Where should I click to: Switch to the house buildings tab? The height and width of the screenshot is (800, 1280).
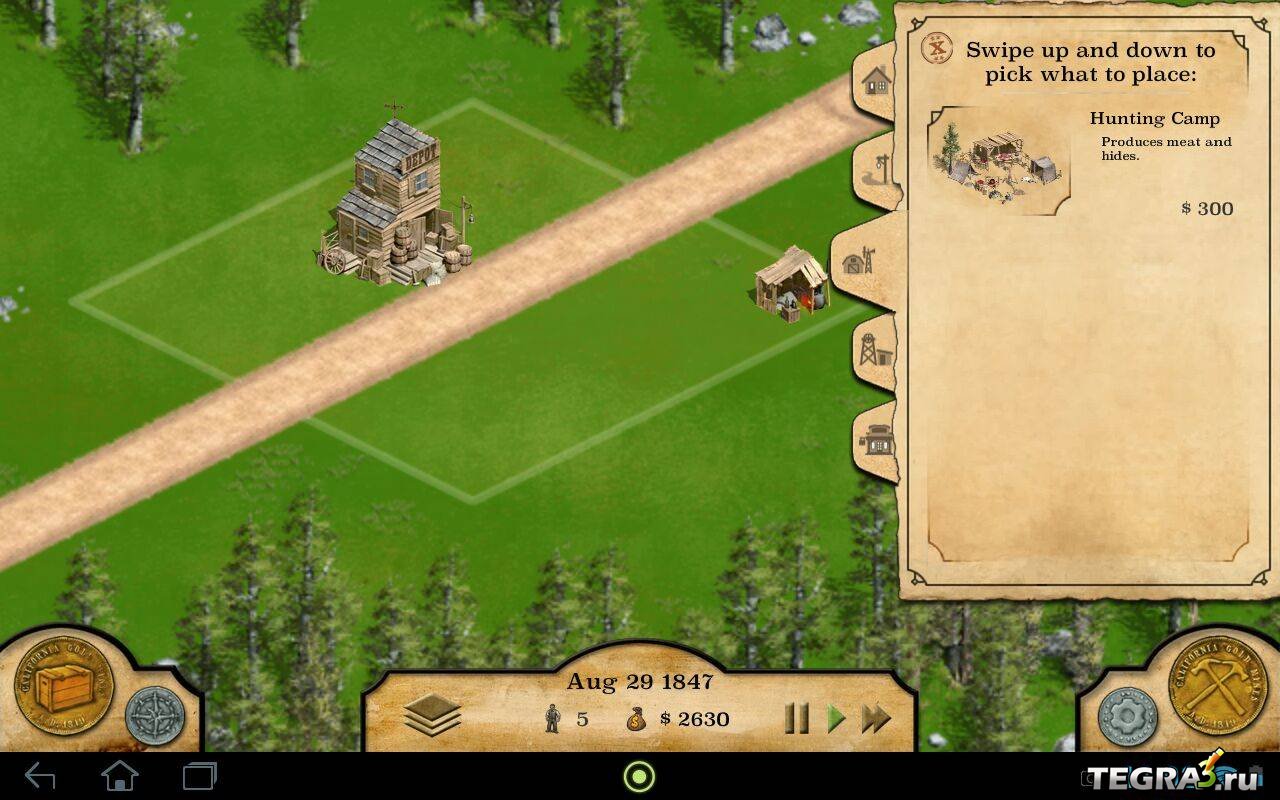(x=875, y=81)
